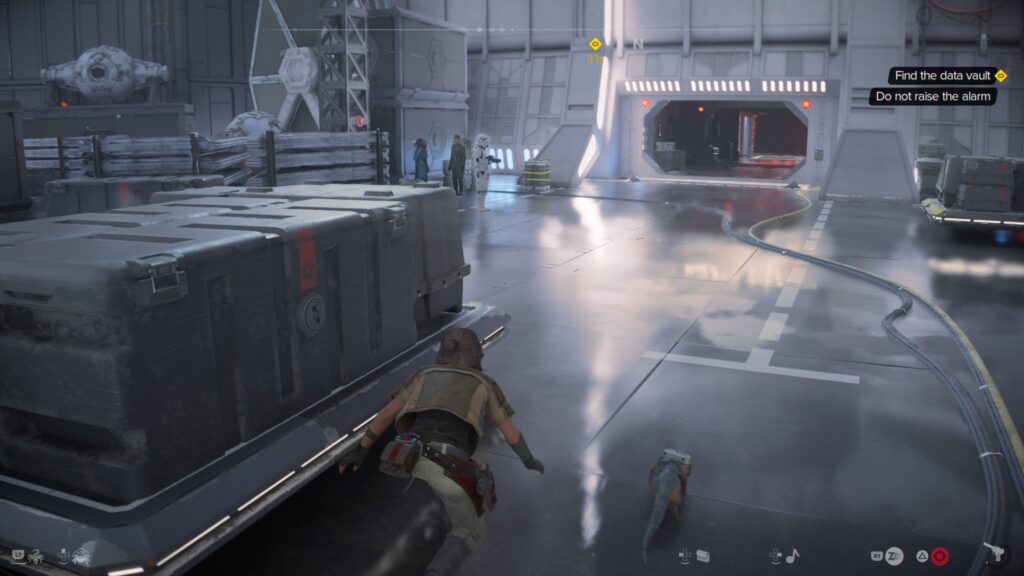Trigger the music note whistle icon
Viewport: 1024px width, 576px height.
coord(792,555)
